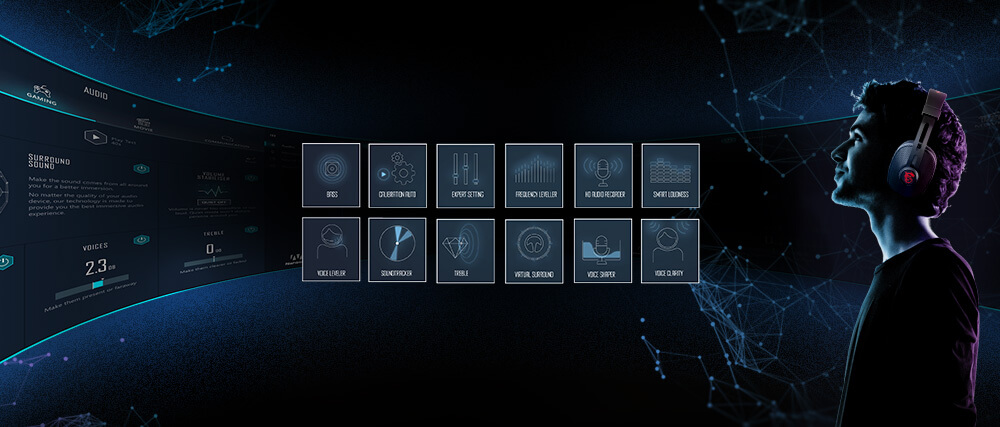
Task: Open the Voice Shaper tile
Action: [603, 250]
